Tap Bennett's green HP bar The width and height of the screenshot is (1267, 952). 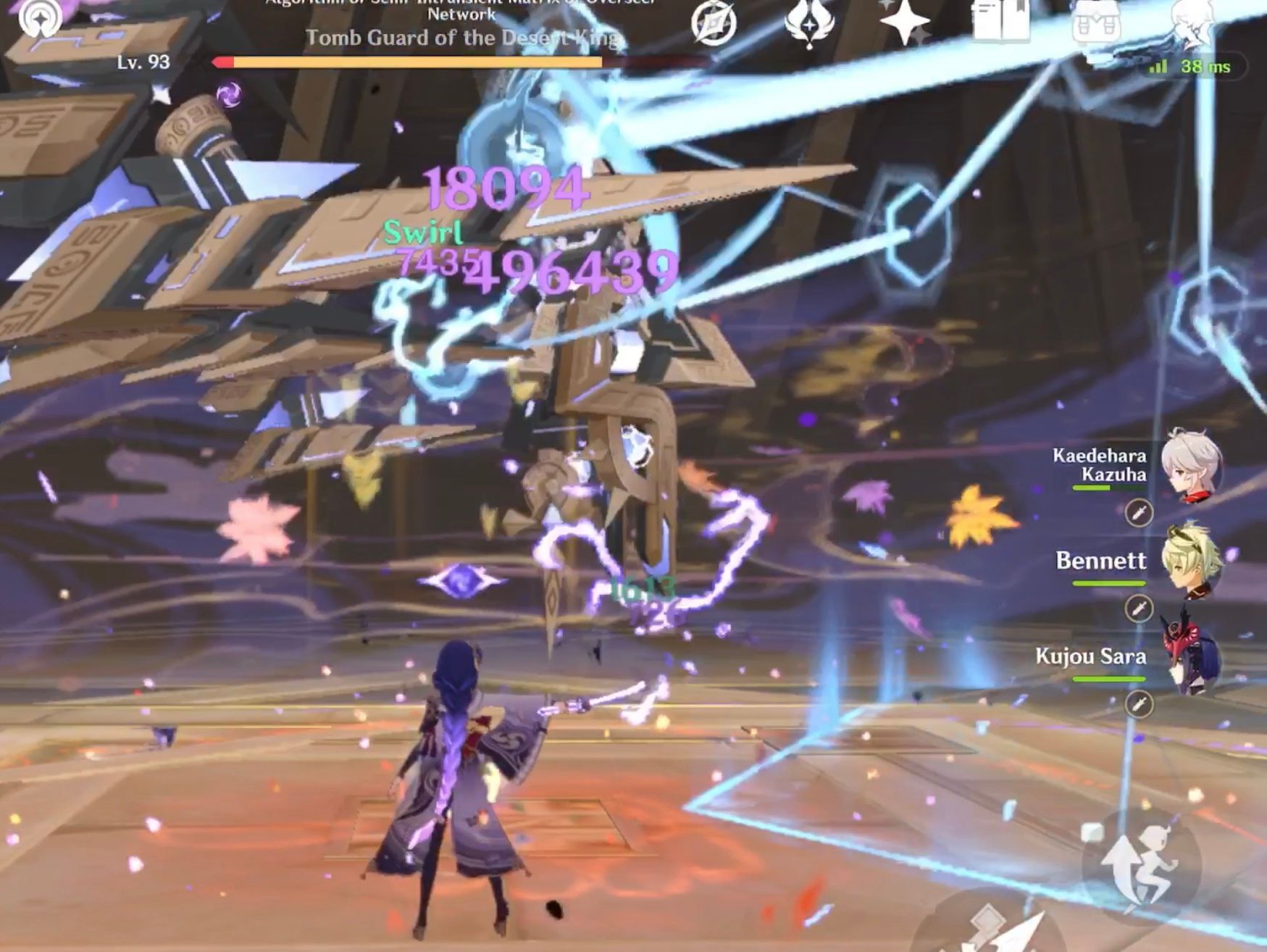pos(1108,583)
